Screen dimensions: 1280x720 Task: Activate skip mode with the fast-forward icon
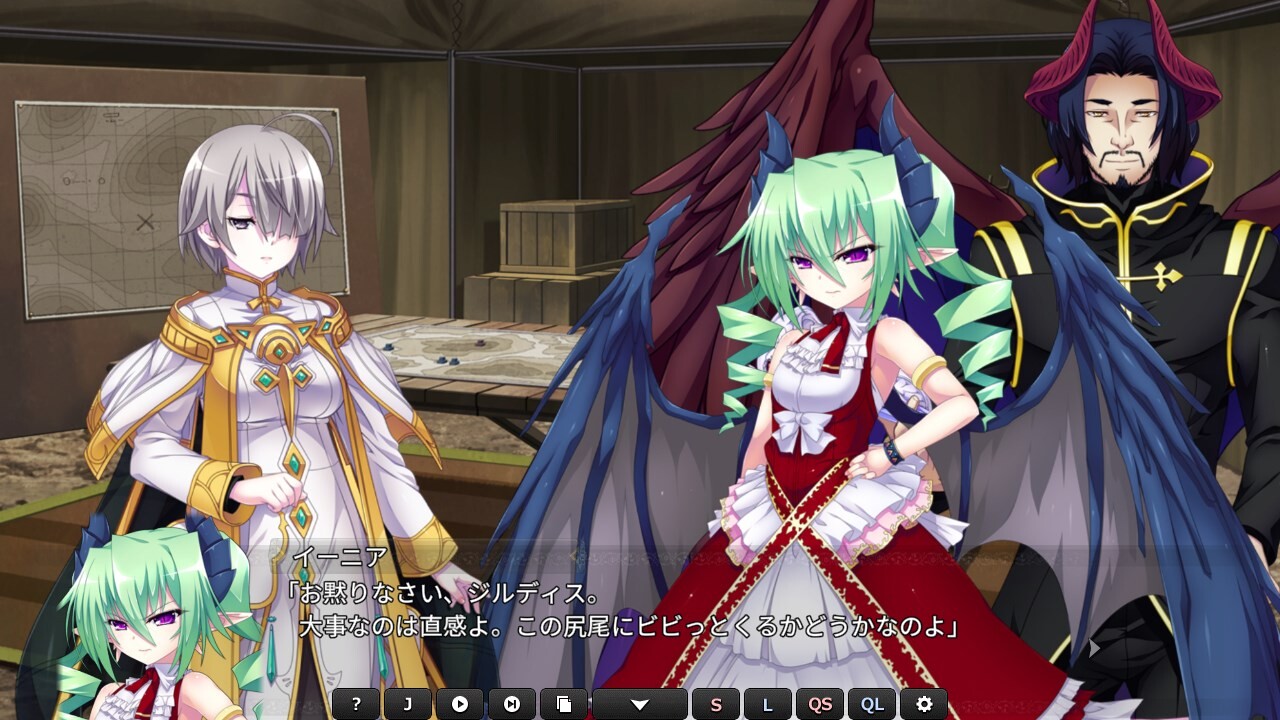coord(513,703)
